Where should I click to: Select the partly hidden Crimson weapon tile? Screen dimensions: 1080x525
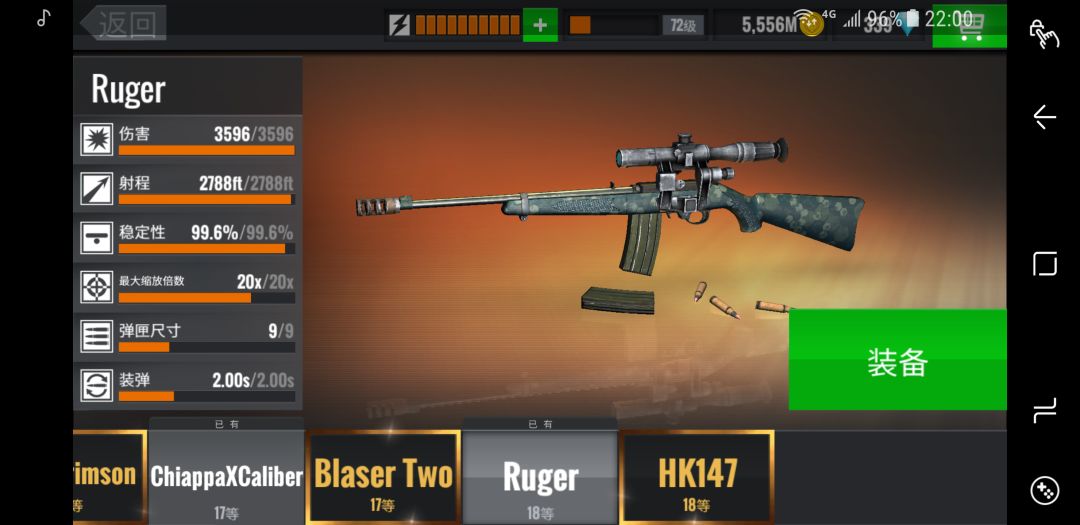(x=109, y=477)
